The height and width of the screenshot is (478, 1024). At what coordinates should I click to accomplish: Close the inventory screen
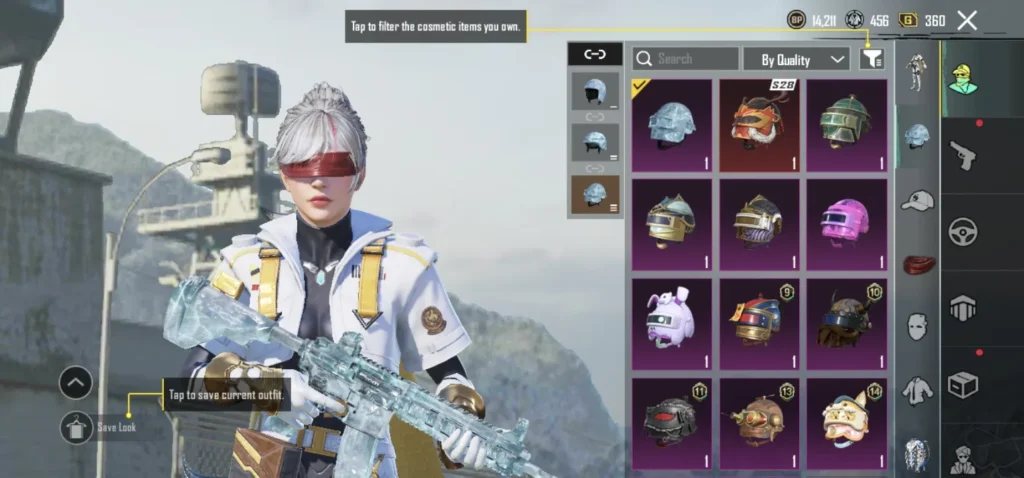(x=967, y=20)
